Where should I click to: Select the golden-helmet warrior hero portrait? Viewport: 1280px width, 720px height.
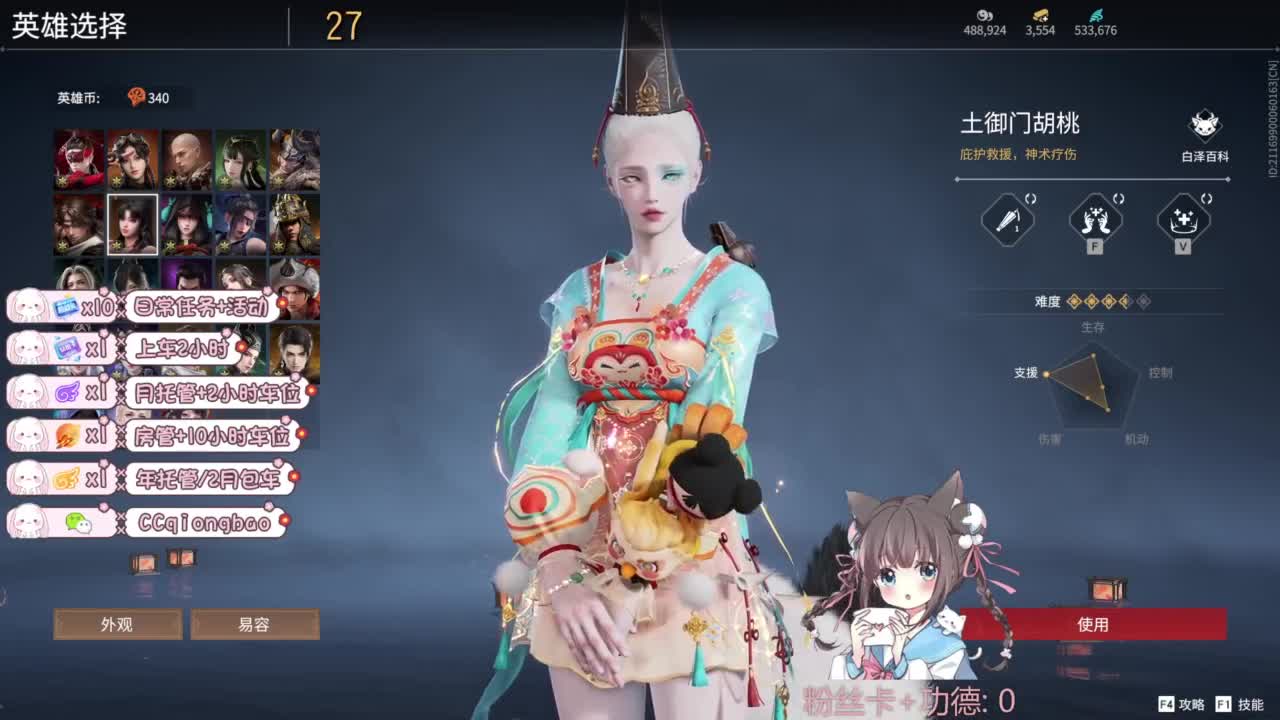(x=295, y=225)
